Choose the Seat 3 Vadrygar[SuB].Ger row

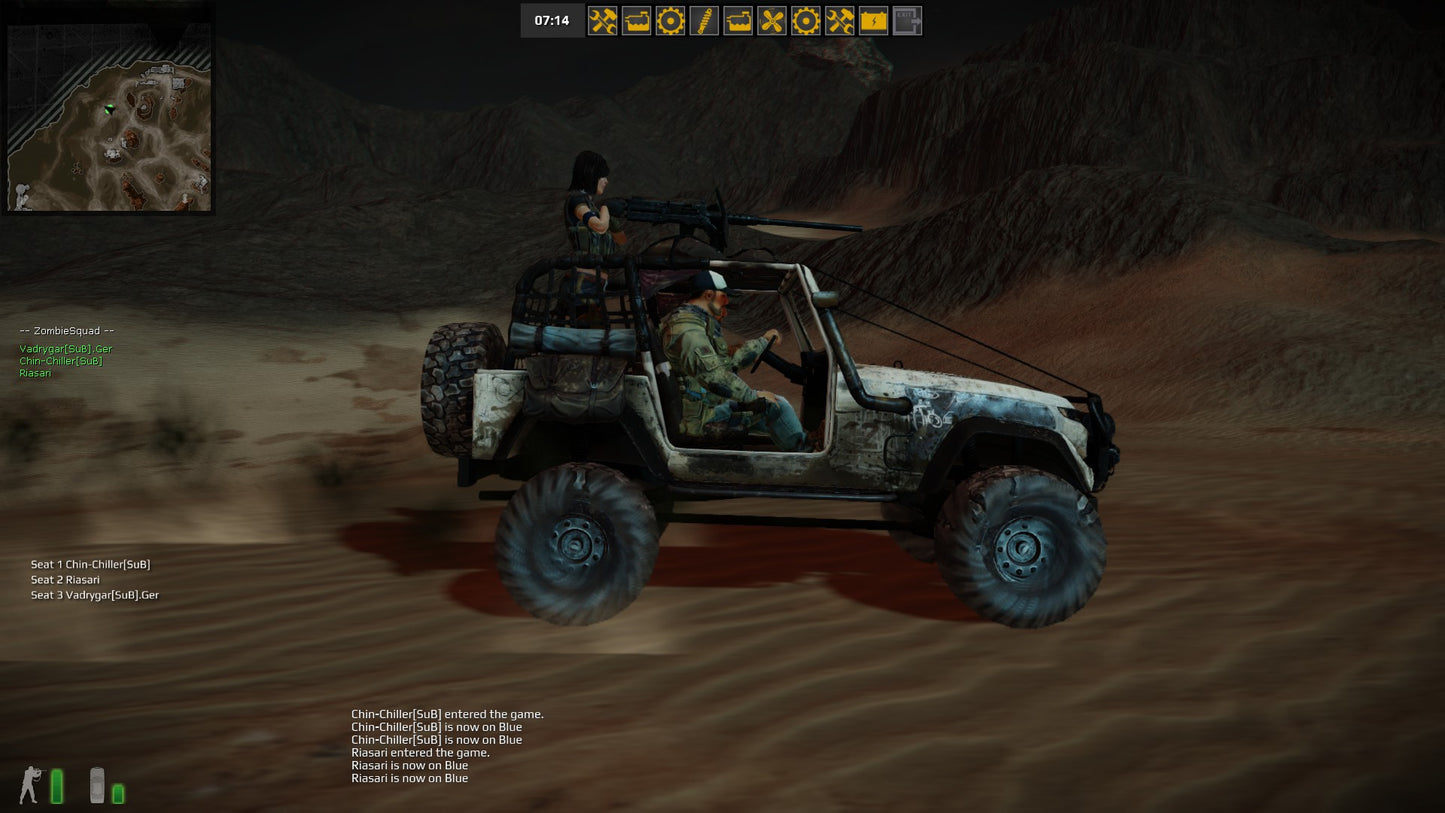click(x=95, y=595)
